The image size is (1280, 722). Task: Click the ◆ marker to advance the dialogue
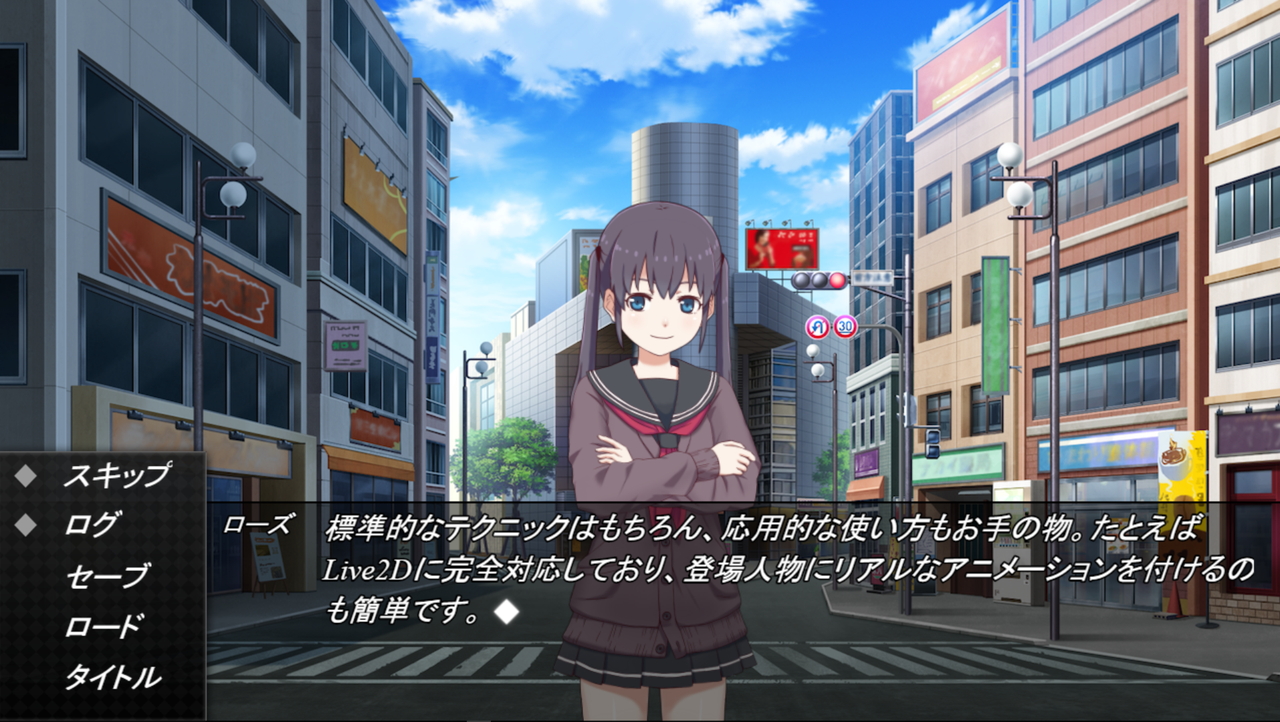(x=508, y=613)
